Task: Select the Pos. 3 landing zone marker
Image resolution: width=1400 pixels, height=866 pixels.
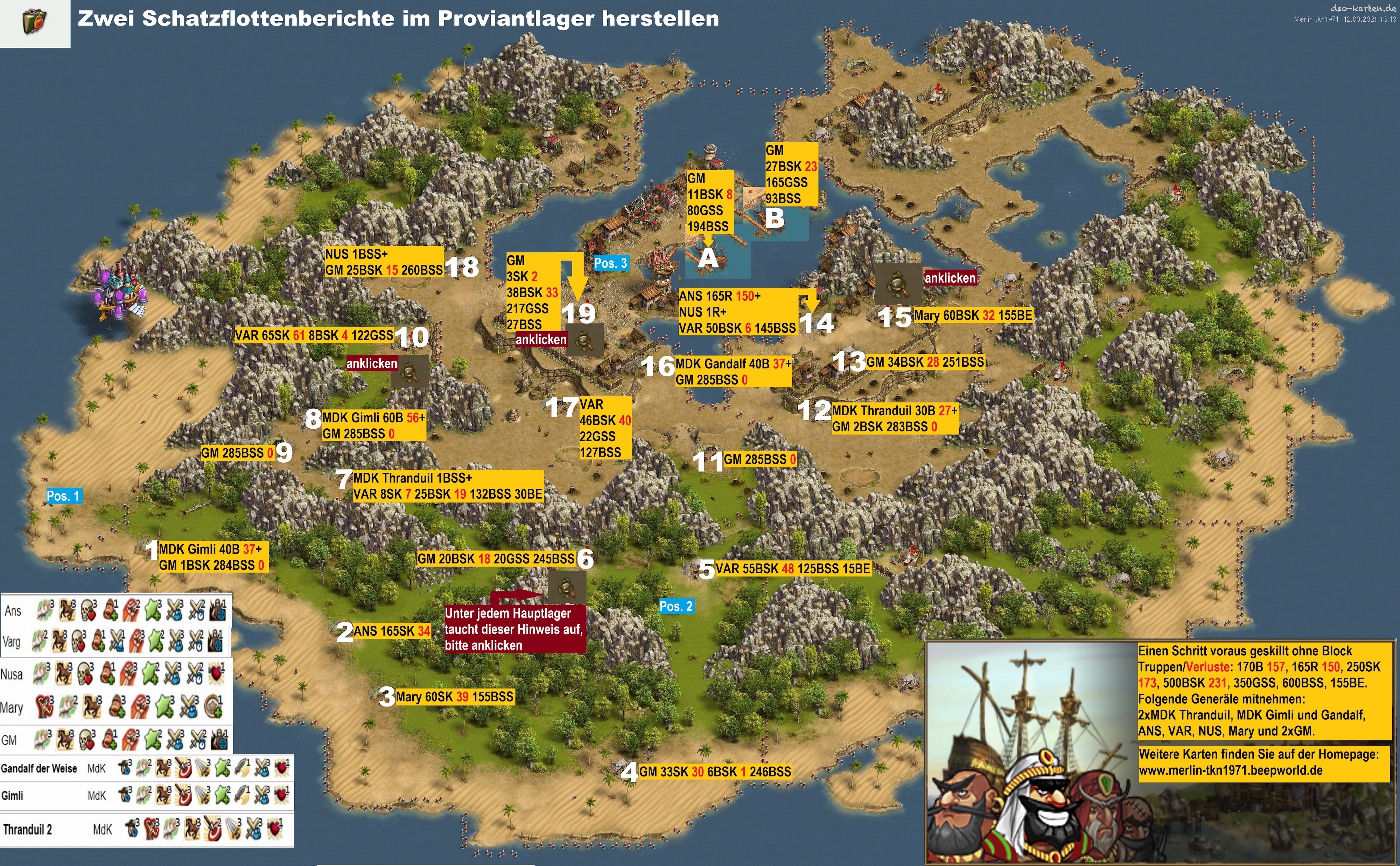Action: 611,263
